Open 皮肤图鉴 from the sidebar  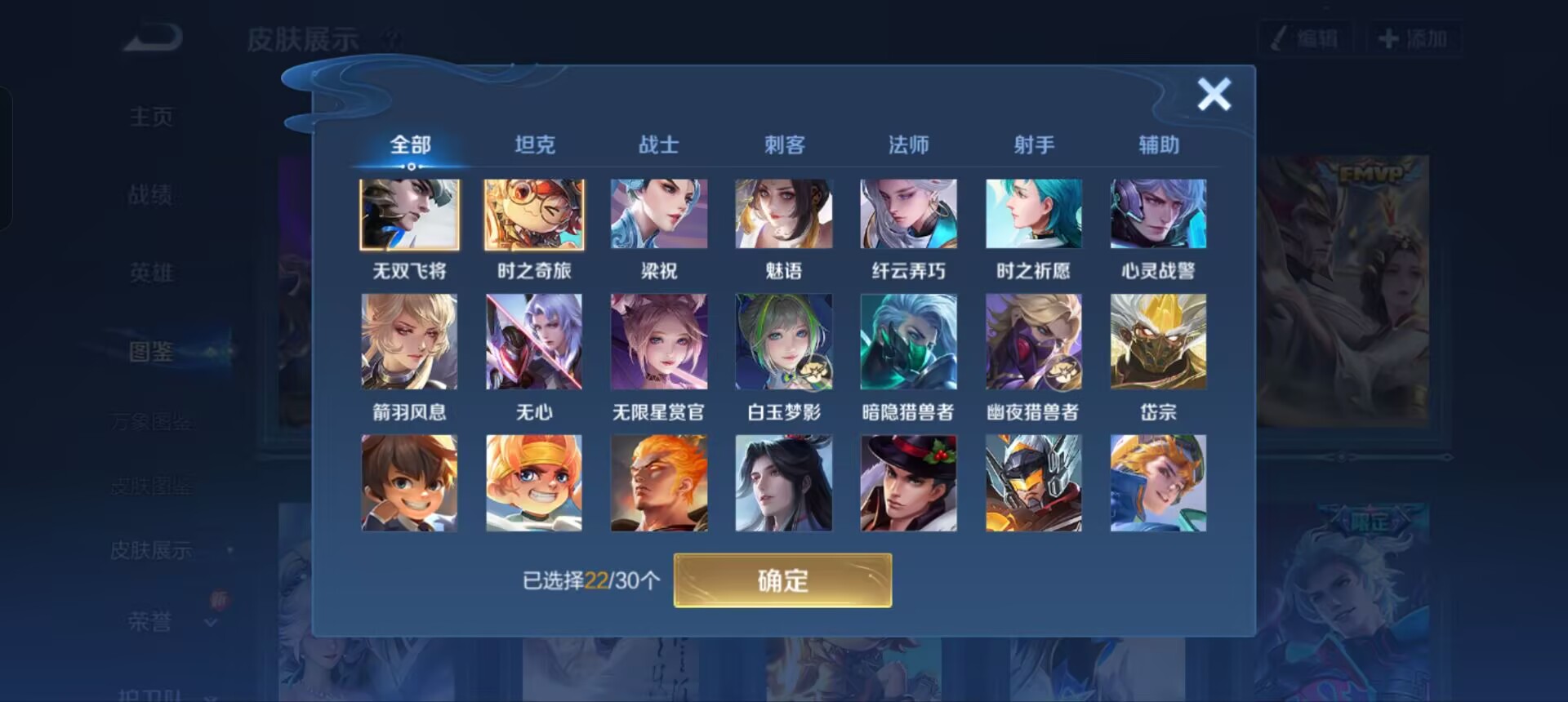tap(150, 485)
